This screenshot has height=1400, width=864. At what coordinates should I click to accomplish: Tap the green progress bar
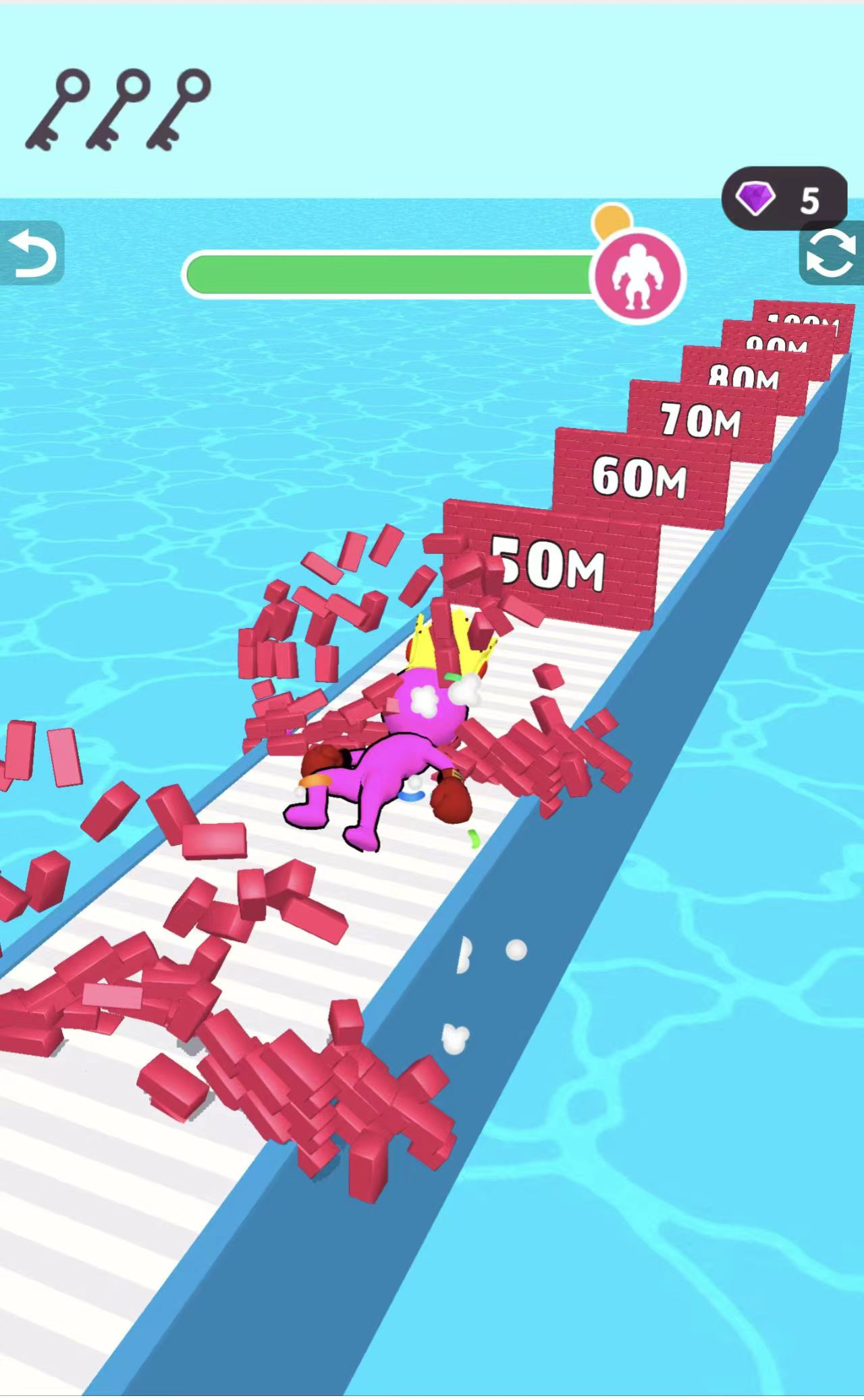point(391,270)
